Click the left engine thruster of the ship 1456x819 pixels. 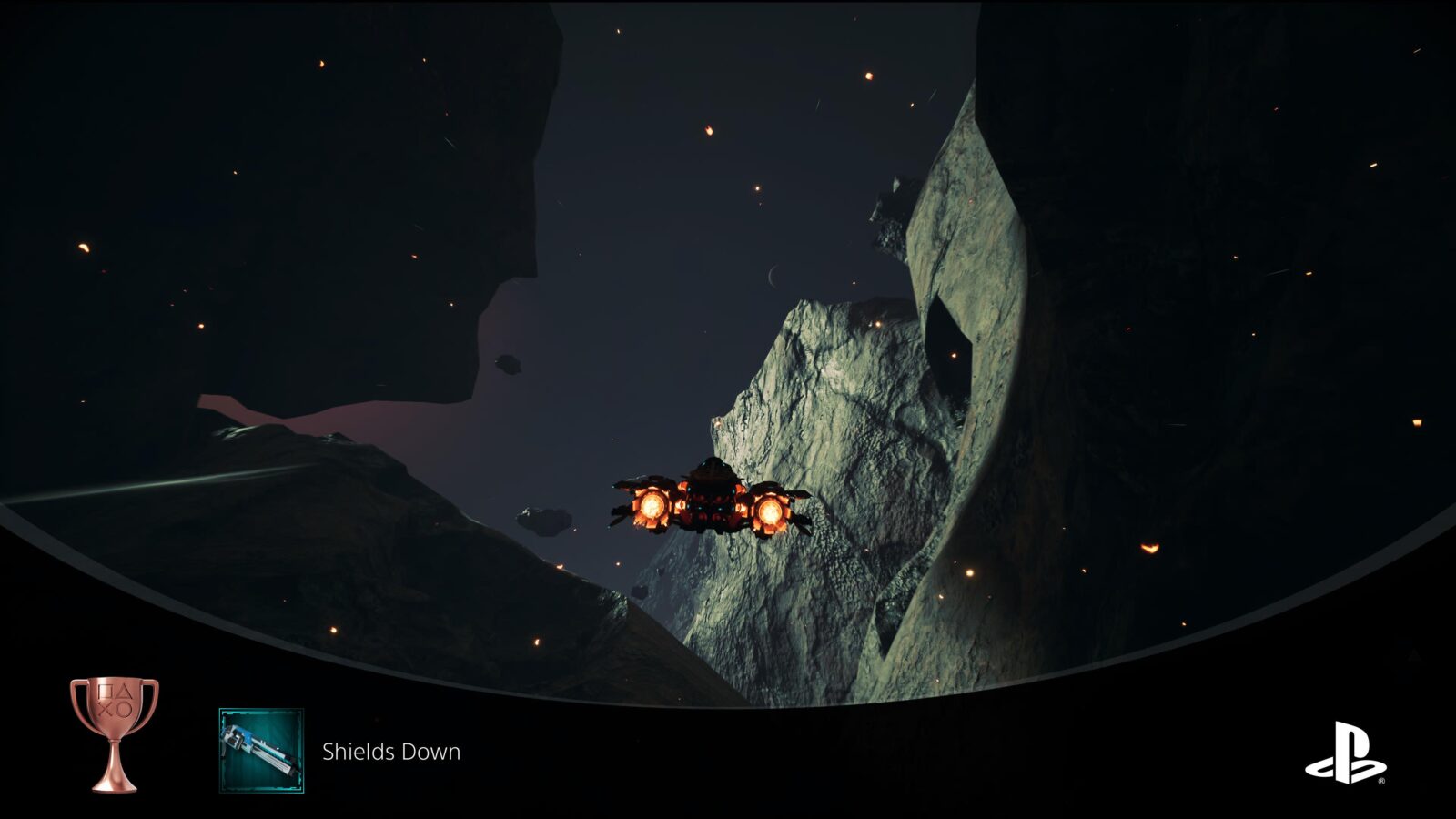pos(653,505)
